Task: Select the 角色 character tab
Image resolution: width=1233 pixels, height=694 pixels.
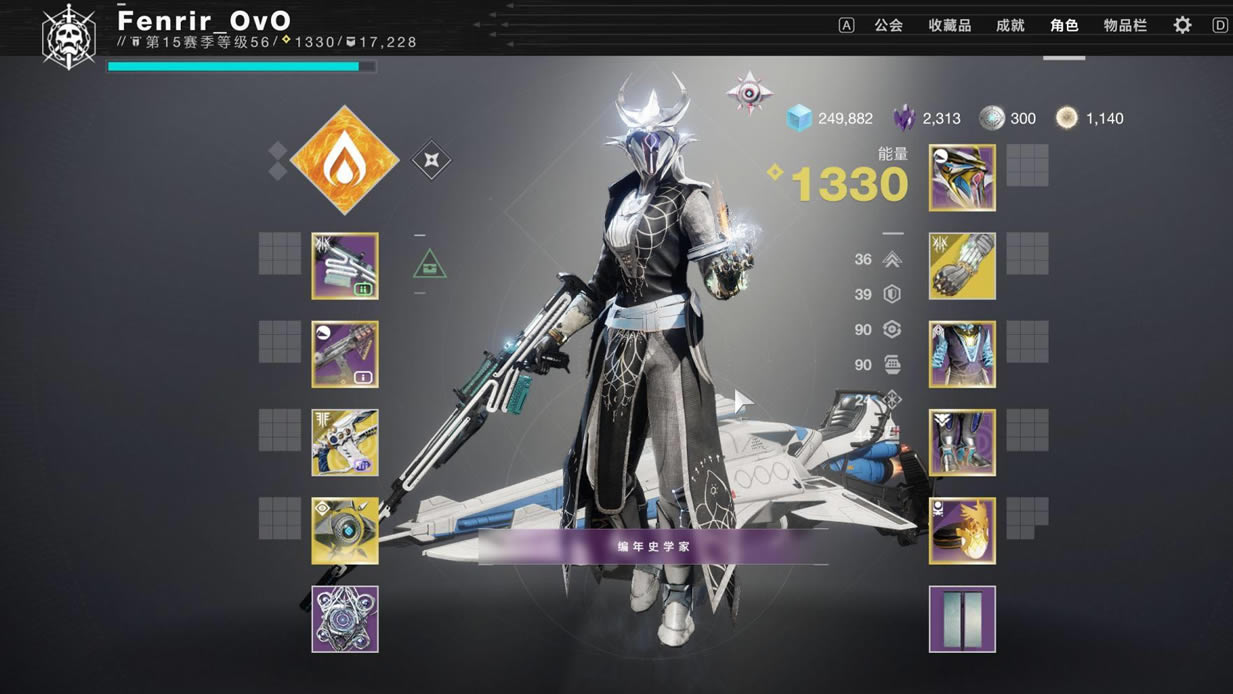Action: 1064,26
